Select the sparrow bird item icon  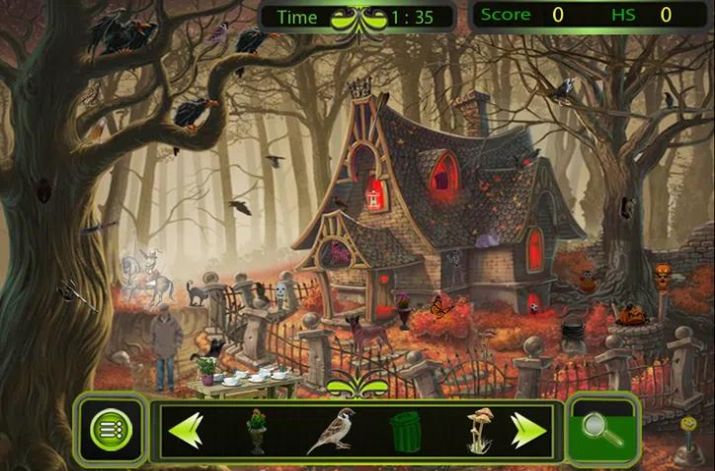tap(330, 431)
